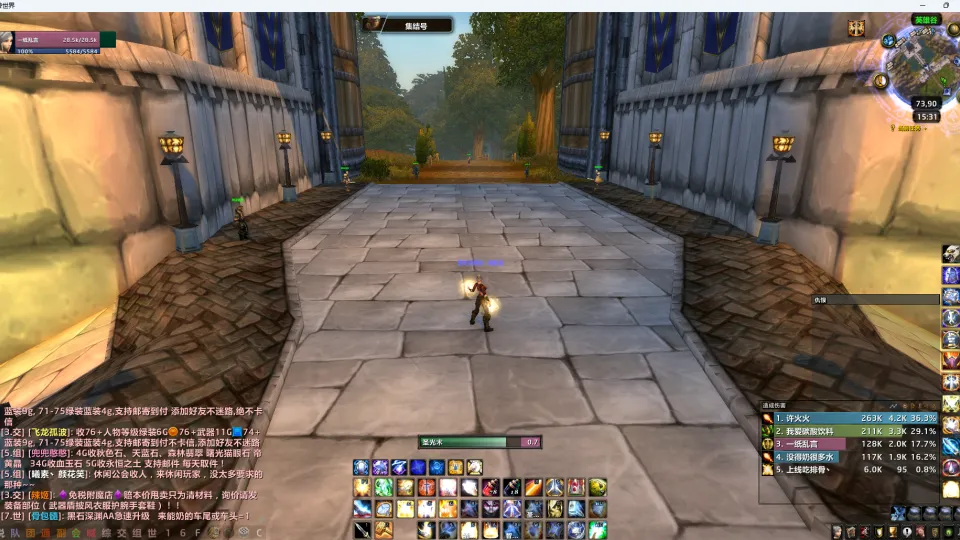Activate the golden hammer ability
960x540 pixels.
pyautogui.click(x=384, y=529)
